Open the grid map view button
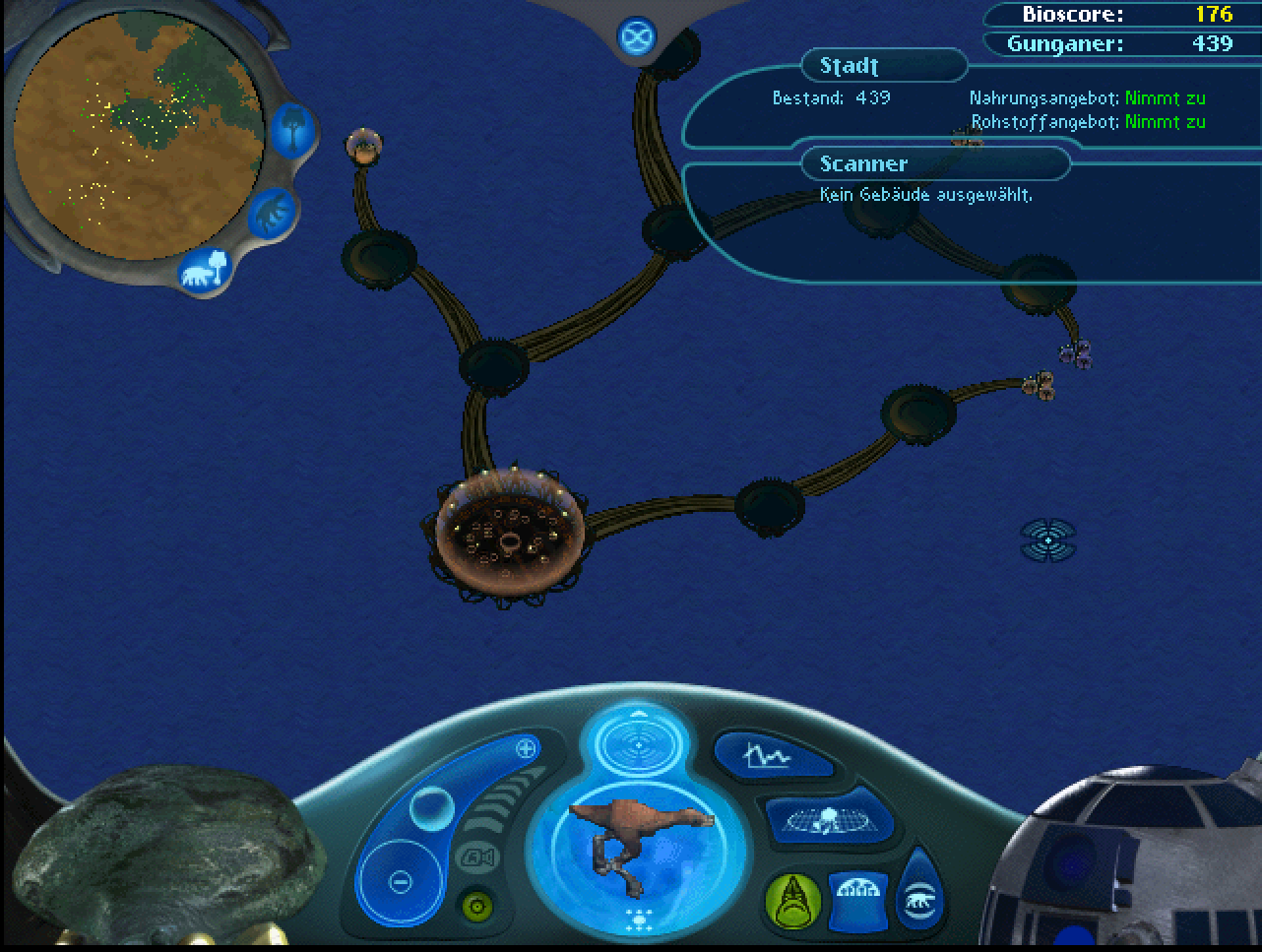The image size is (1262, 952). (827, 818)
